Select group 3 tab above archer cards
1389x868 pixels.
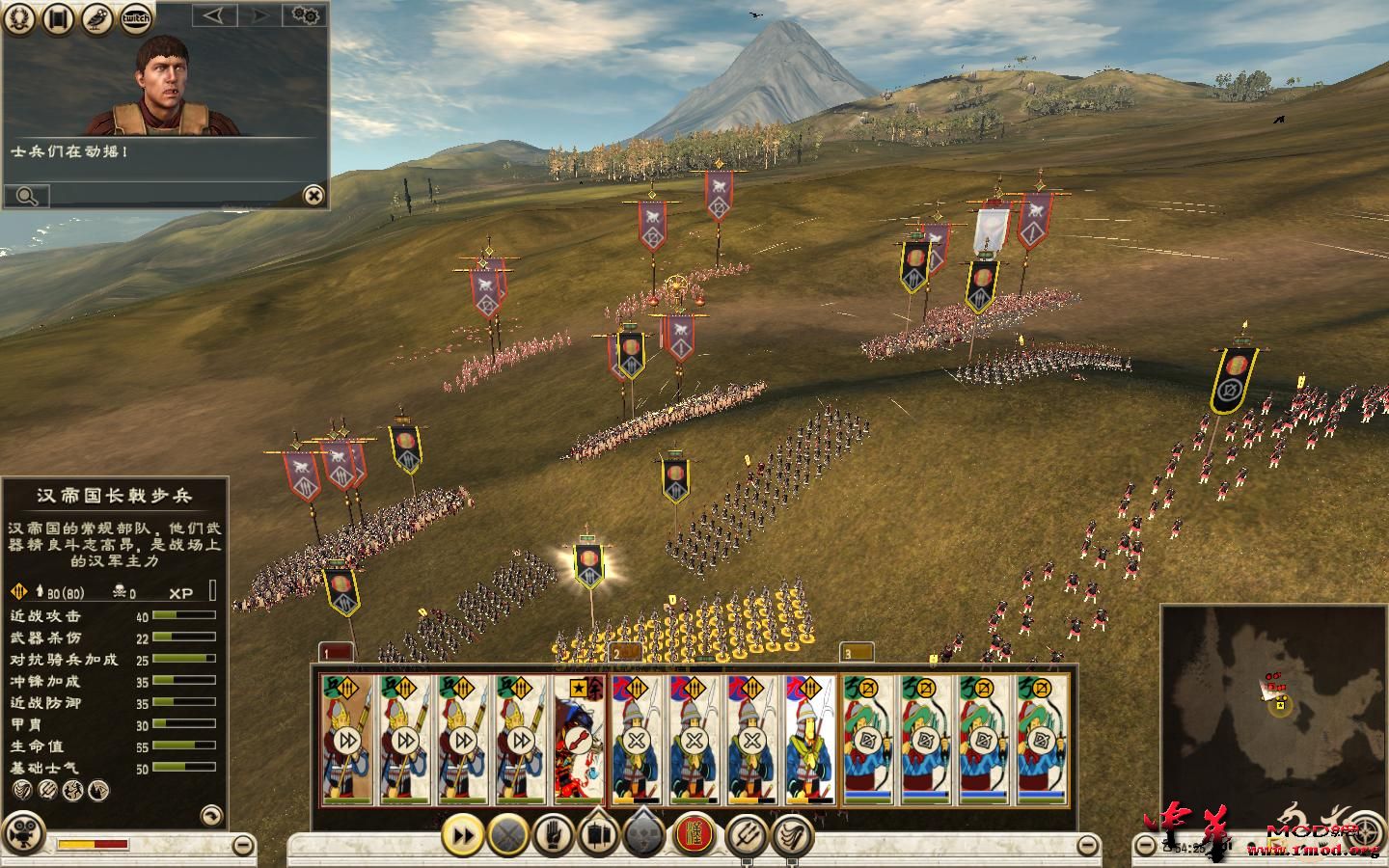(x=856, y=653)
